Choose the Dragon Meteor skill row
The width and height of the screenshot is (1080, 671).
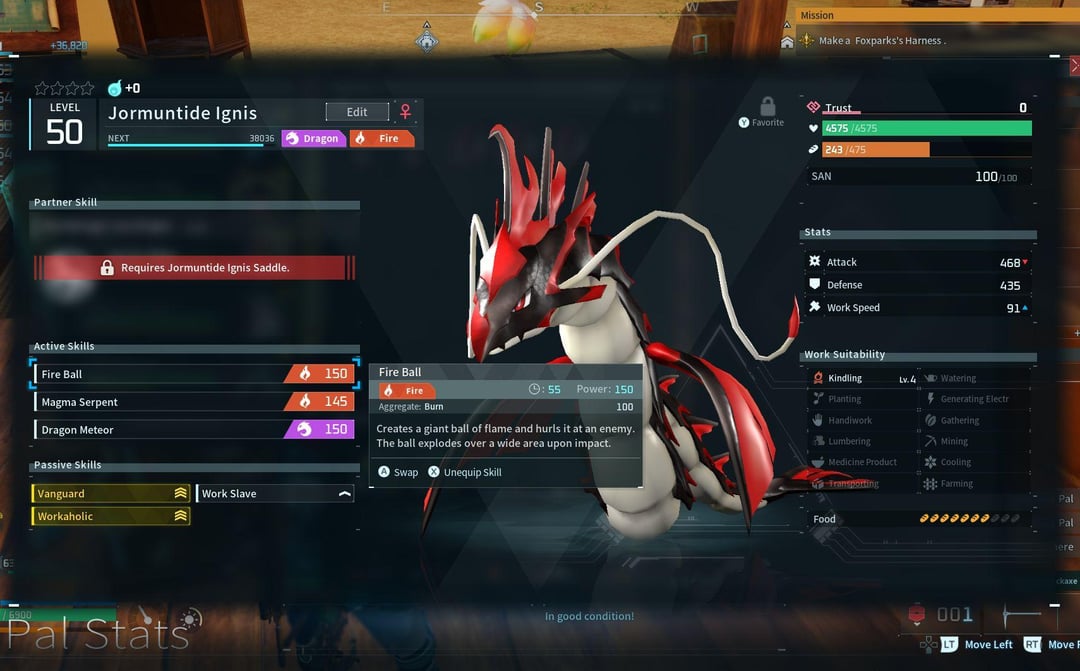point(194,430)
